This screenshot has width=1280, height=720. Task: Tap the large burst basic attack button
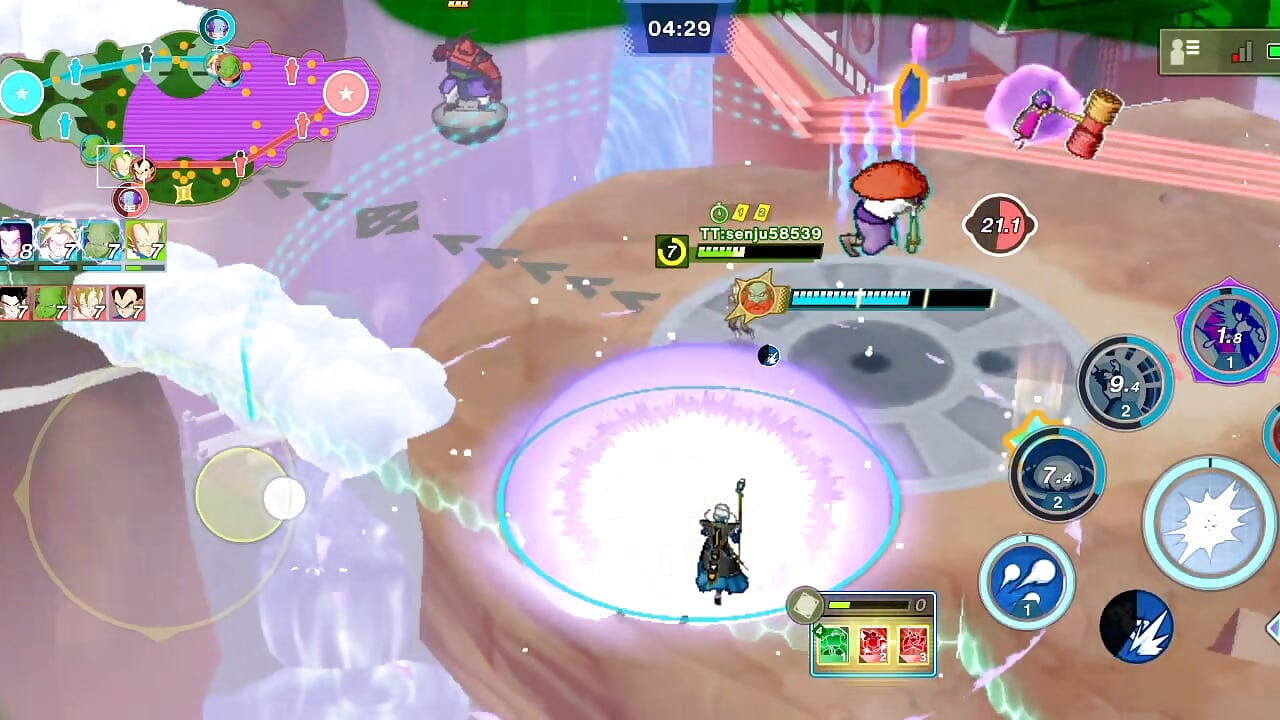click(x=1209, y=523)
